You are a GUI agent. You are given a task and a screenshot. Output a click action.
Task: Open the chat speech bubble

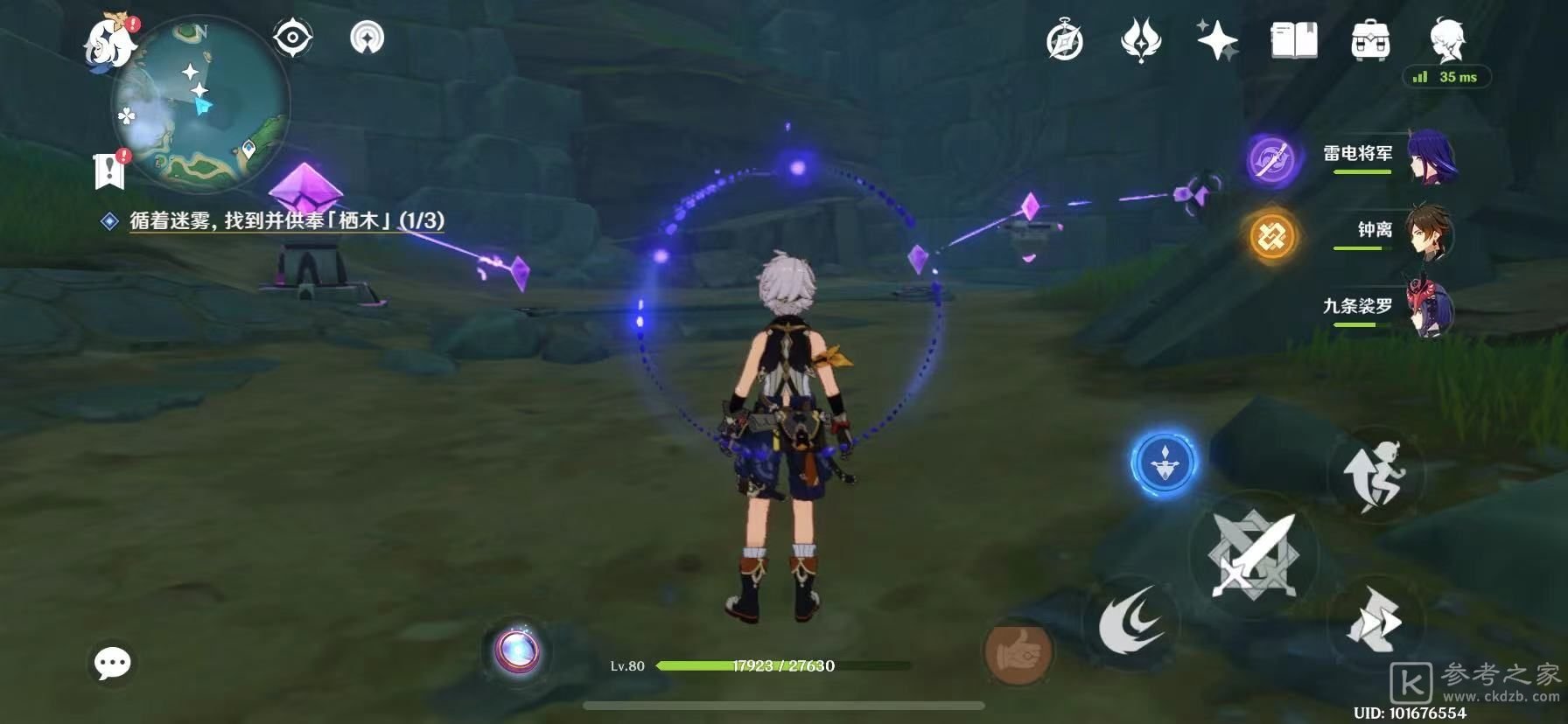113,664
